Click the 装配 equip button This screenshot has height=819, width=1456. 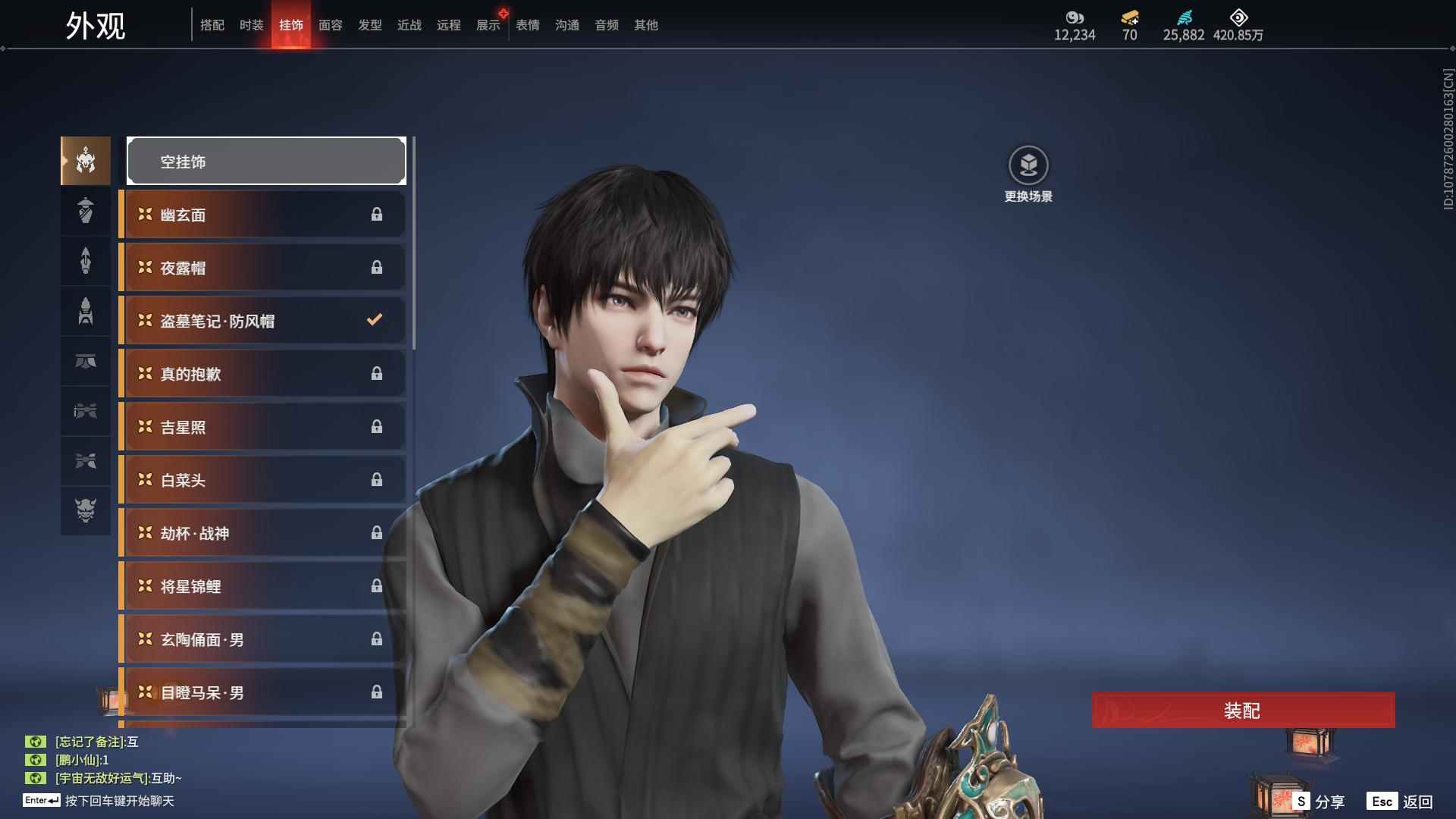(1243, 711)
